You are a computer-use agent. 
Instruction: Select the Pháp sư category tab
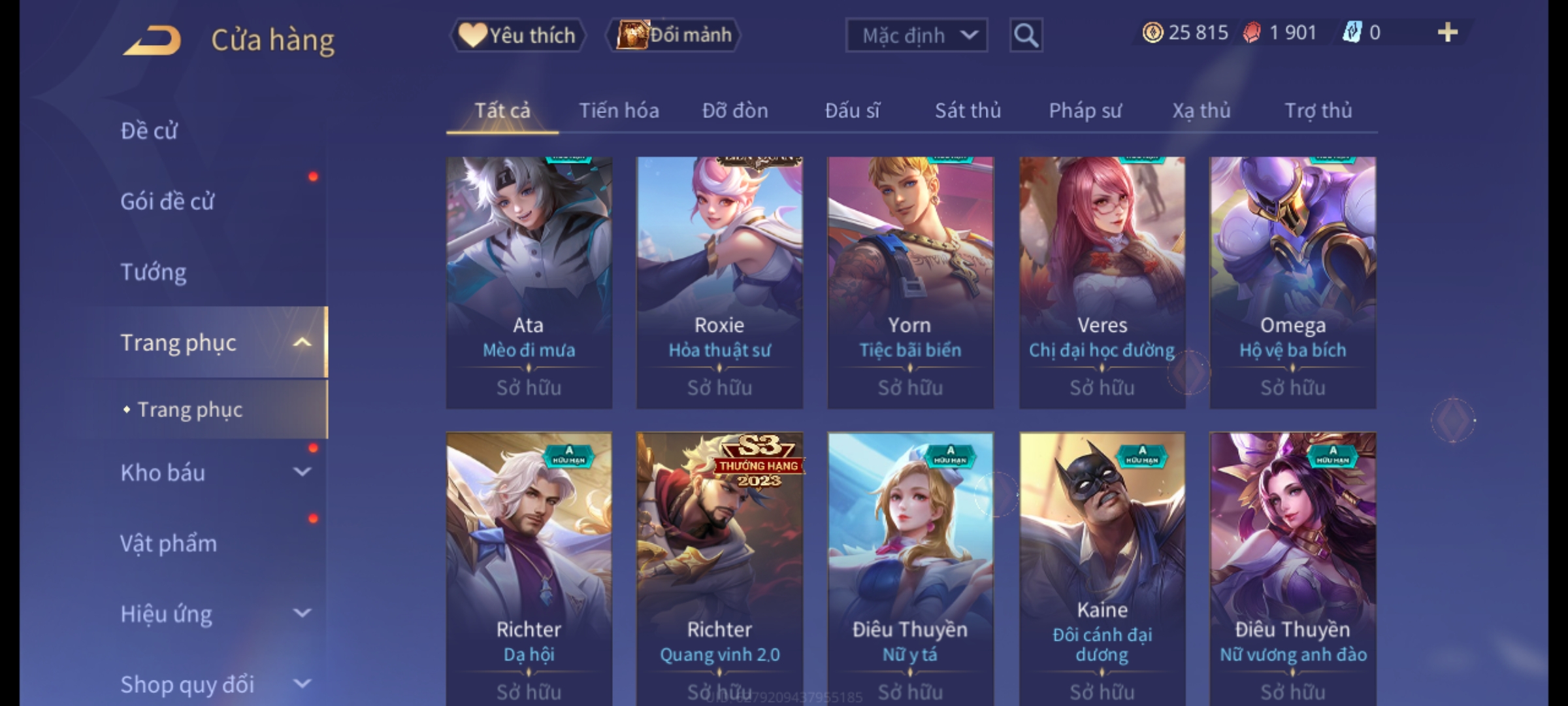click(1085, 110)
